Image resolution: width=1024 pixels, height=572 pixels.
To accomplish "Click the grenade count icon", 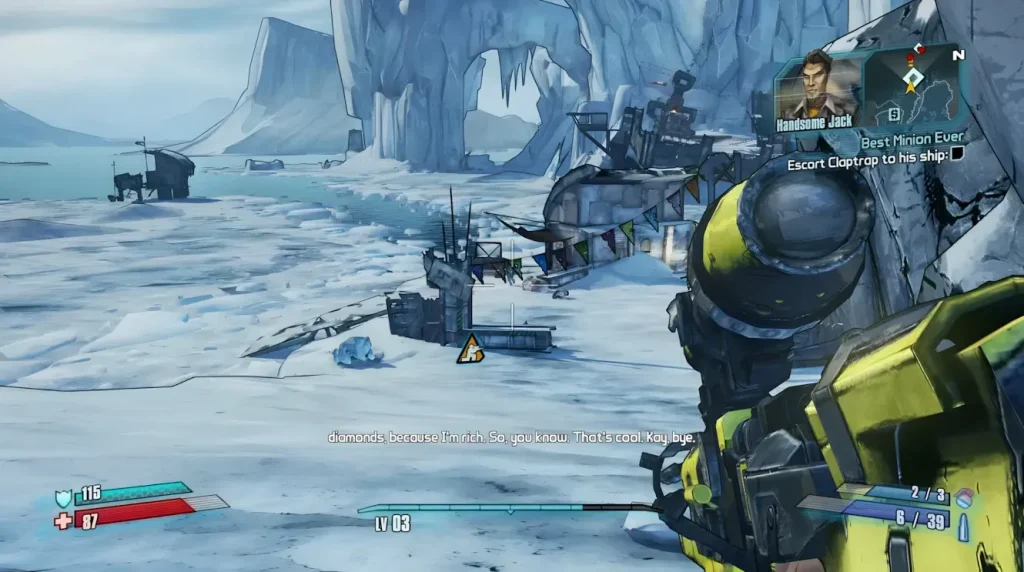I will pyautogui.click(x=964, y=497).
